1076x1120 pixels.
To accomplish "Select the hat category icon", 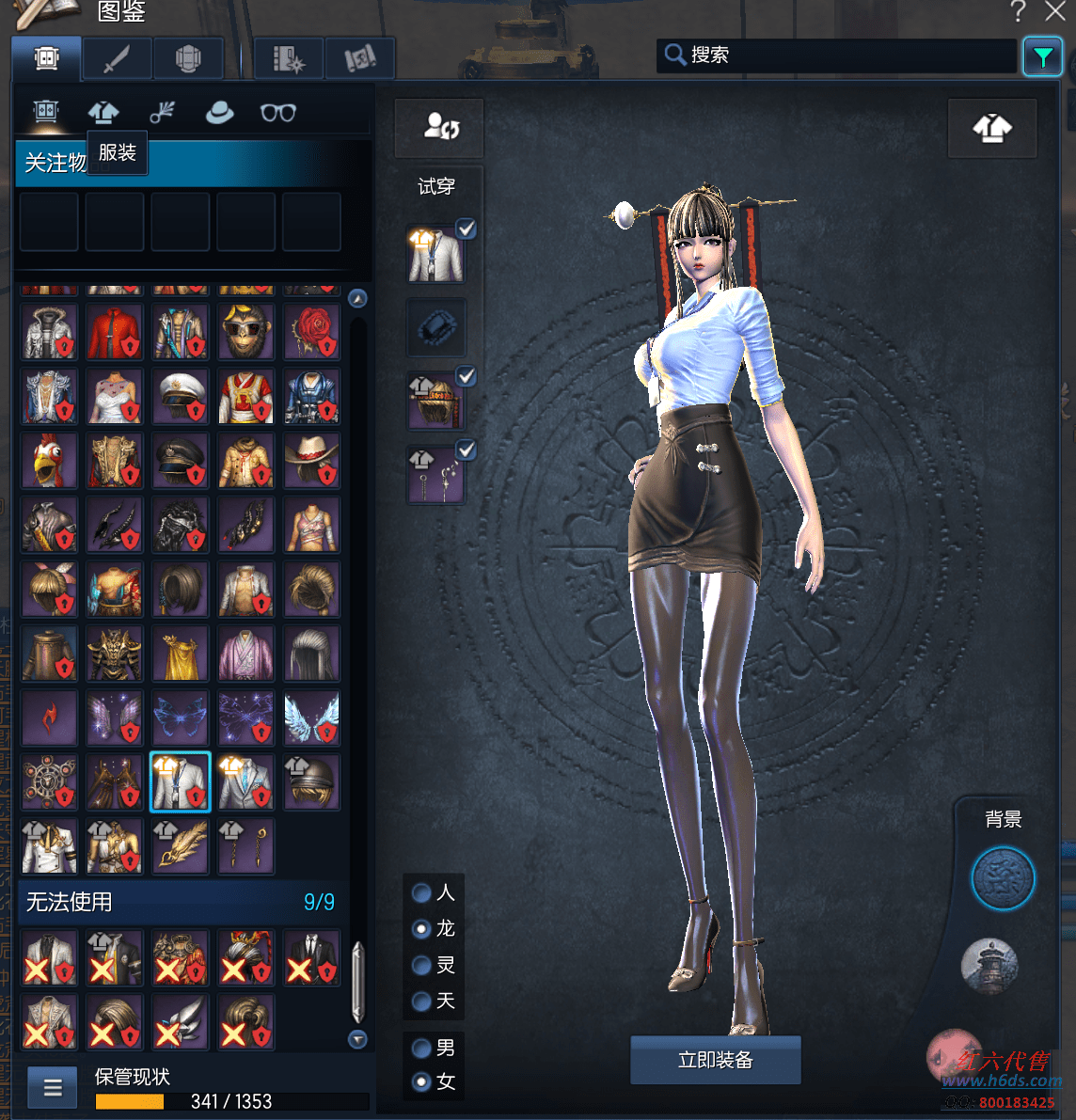I will pyautogui.click(x=219, y=113).
